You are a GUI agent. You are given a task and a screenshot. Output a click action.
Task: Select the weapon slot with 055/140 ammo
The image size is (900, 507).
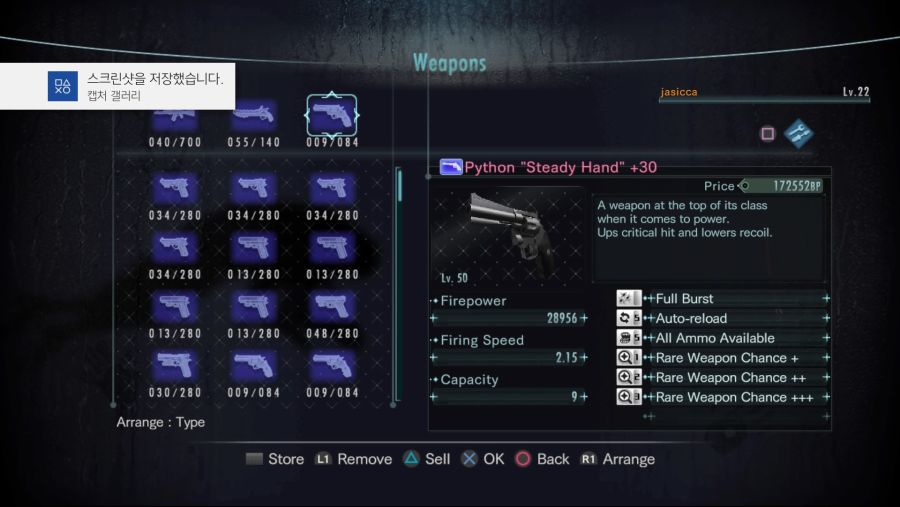point(253,120)
